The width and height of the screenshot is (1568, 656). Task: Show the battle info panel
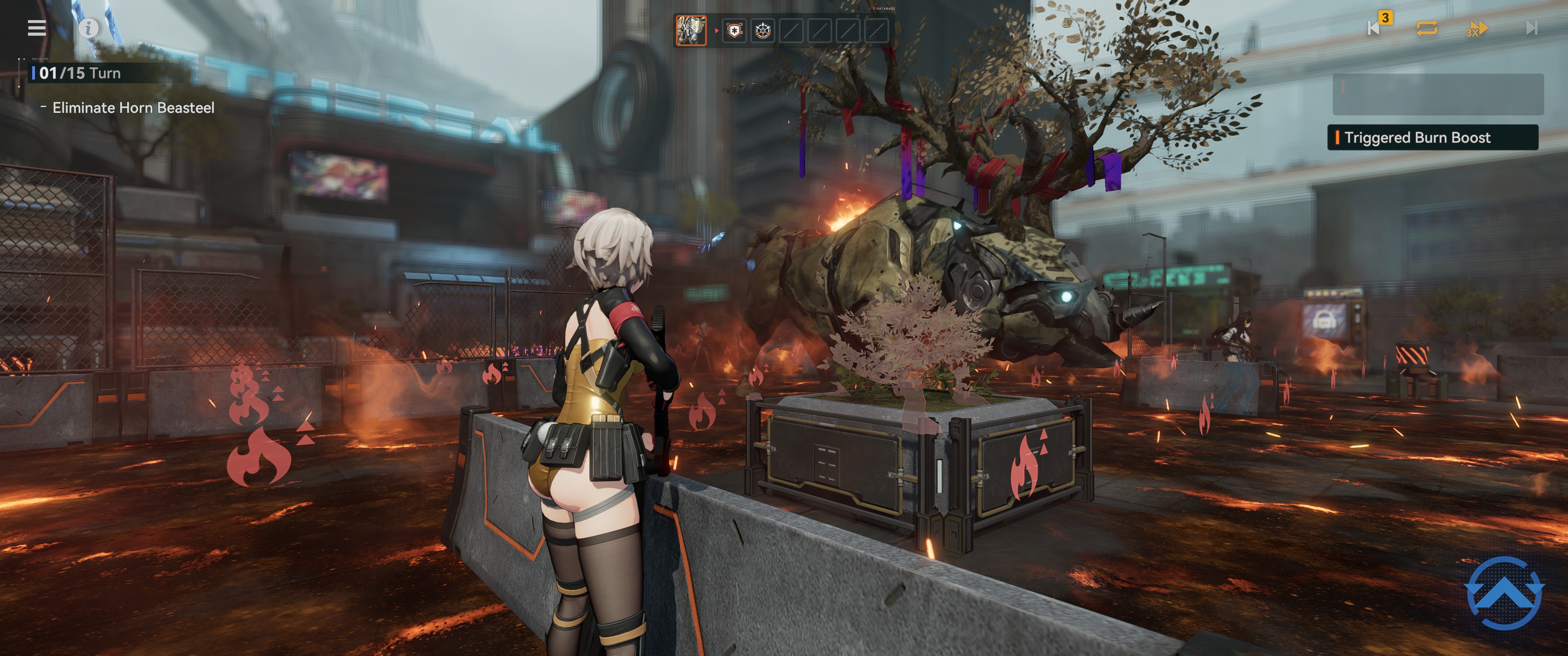click(x=88, y=28)
